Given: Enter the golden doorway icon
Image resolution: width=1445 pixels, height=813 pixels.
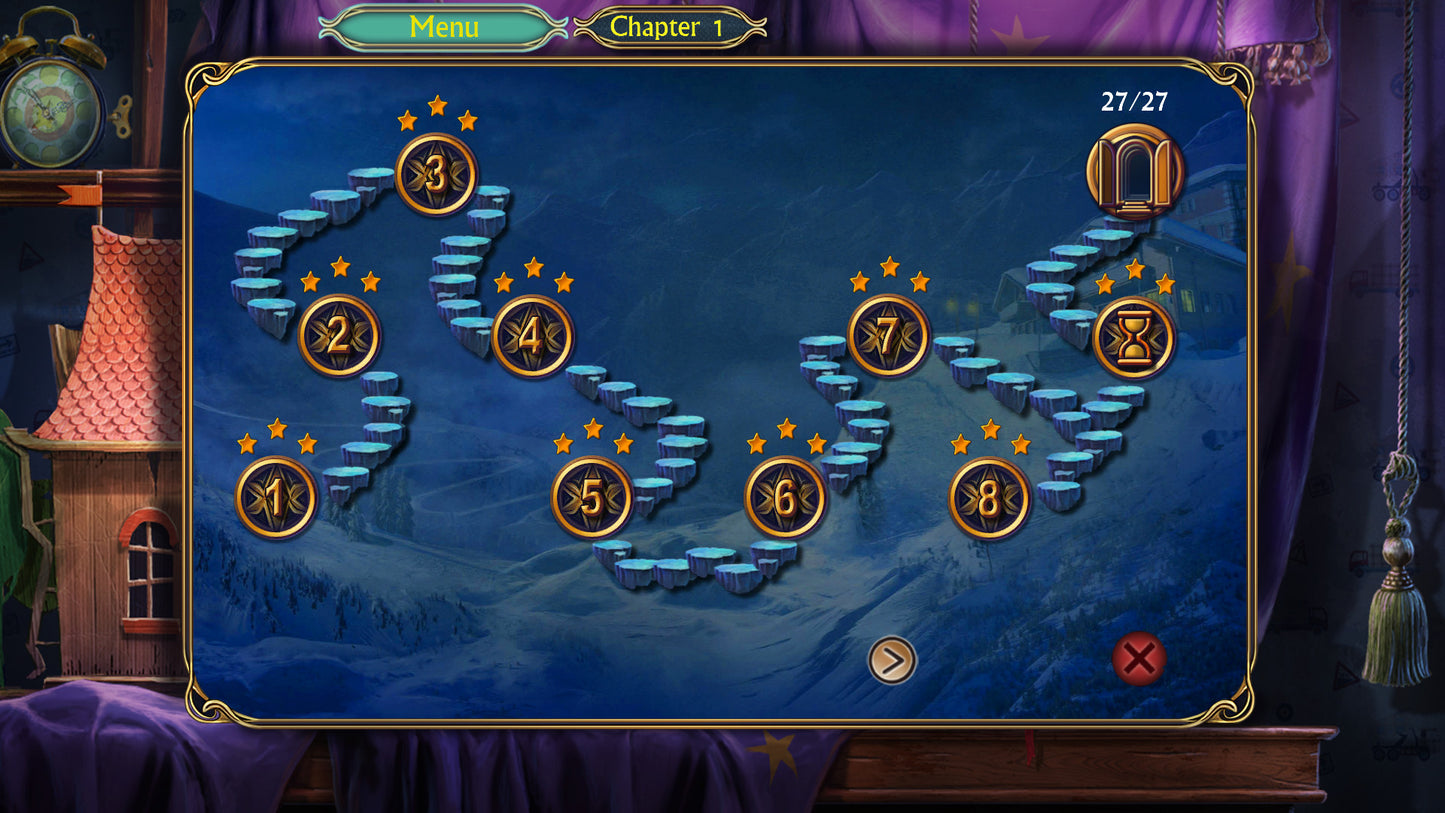Looking at the screenshot, I should pyautogui.click(x=1135, y=172).
